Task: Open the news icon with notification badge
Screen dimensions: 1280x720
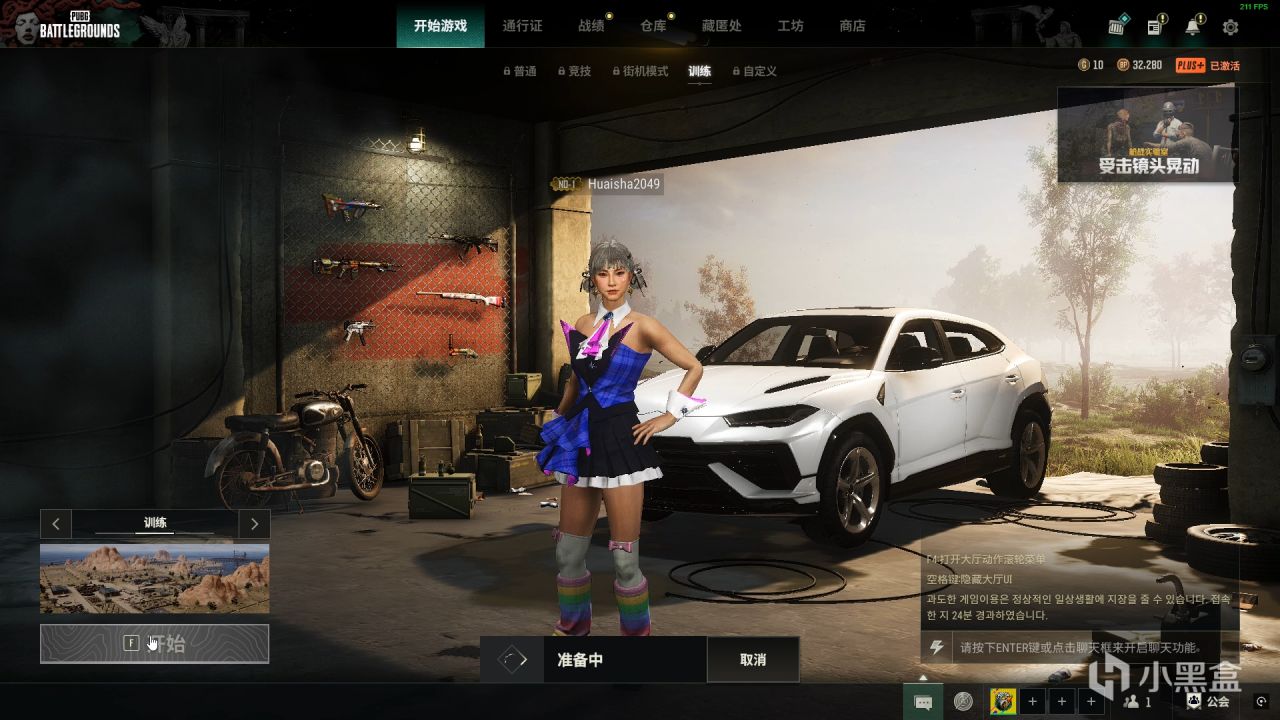Action: [x=1157, y=25]
